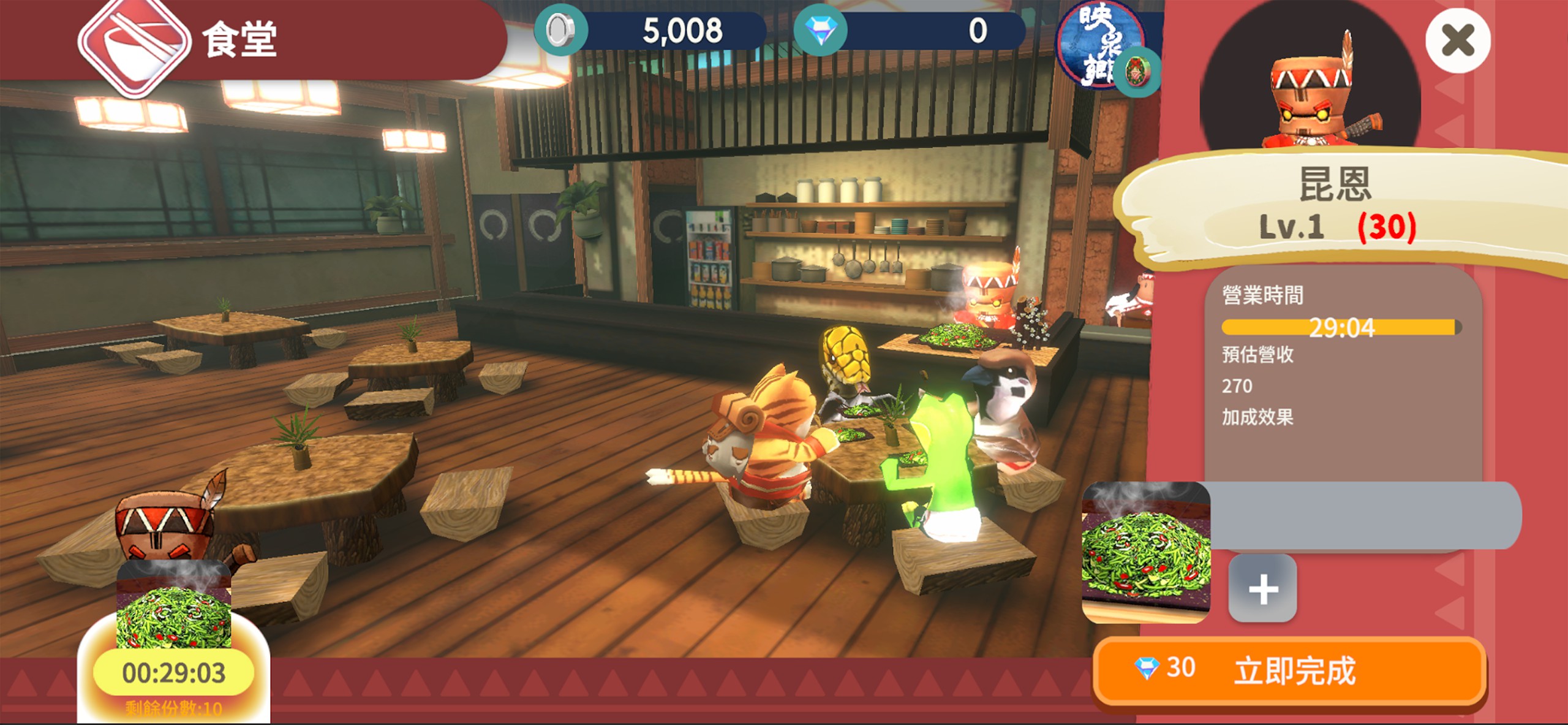Close the 昆恩 chef panel
This screenshot has height=725, width=1568.
[x=1457, y=41]
